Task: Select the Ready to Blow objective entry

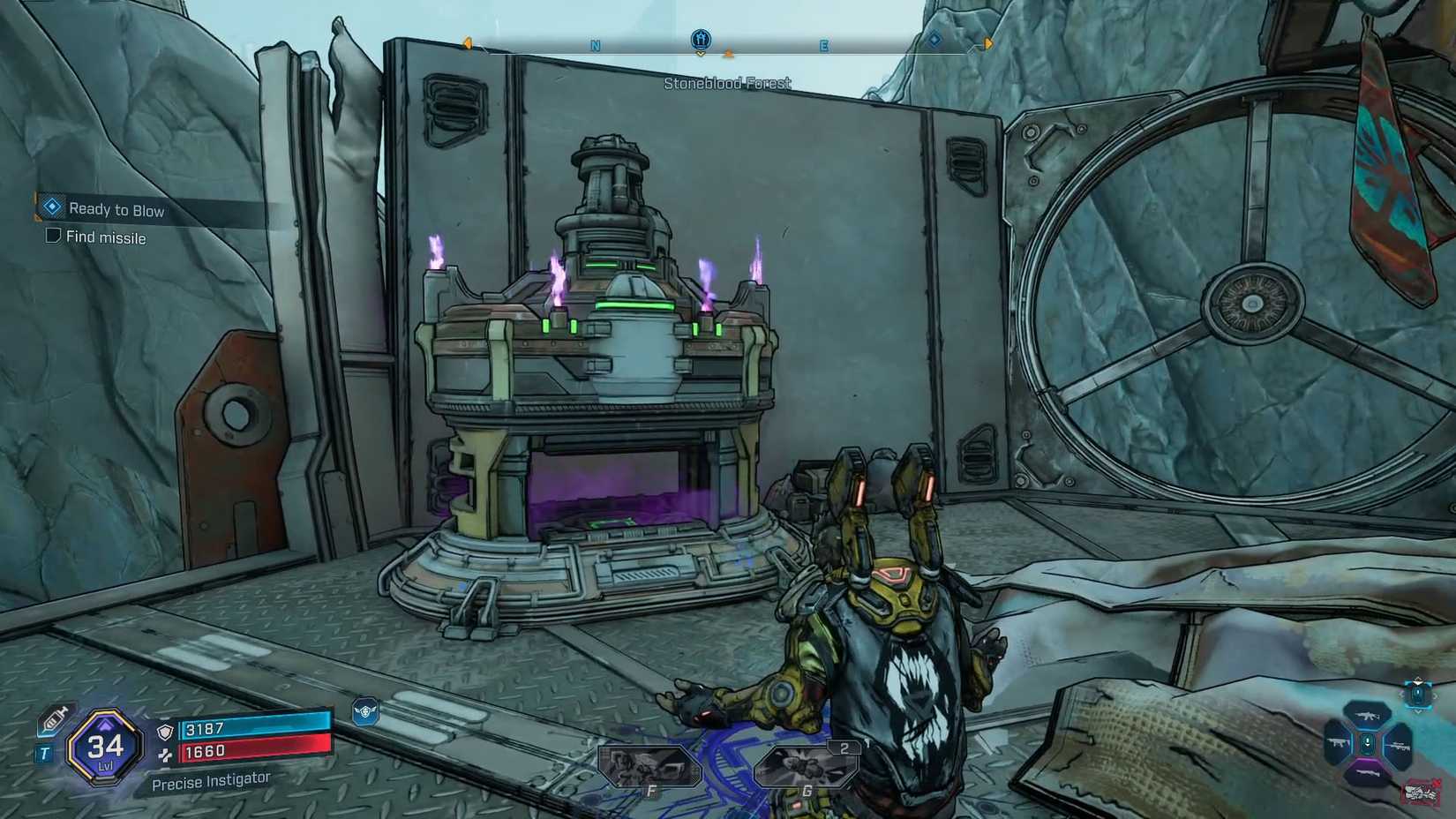Action: tap(118, 209)
